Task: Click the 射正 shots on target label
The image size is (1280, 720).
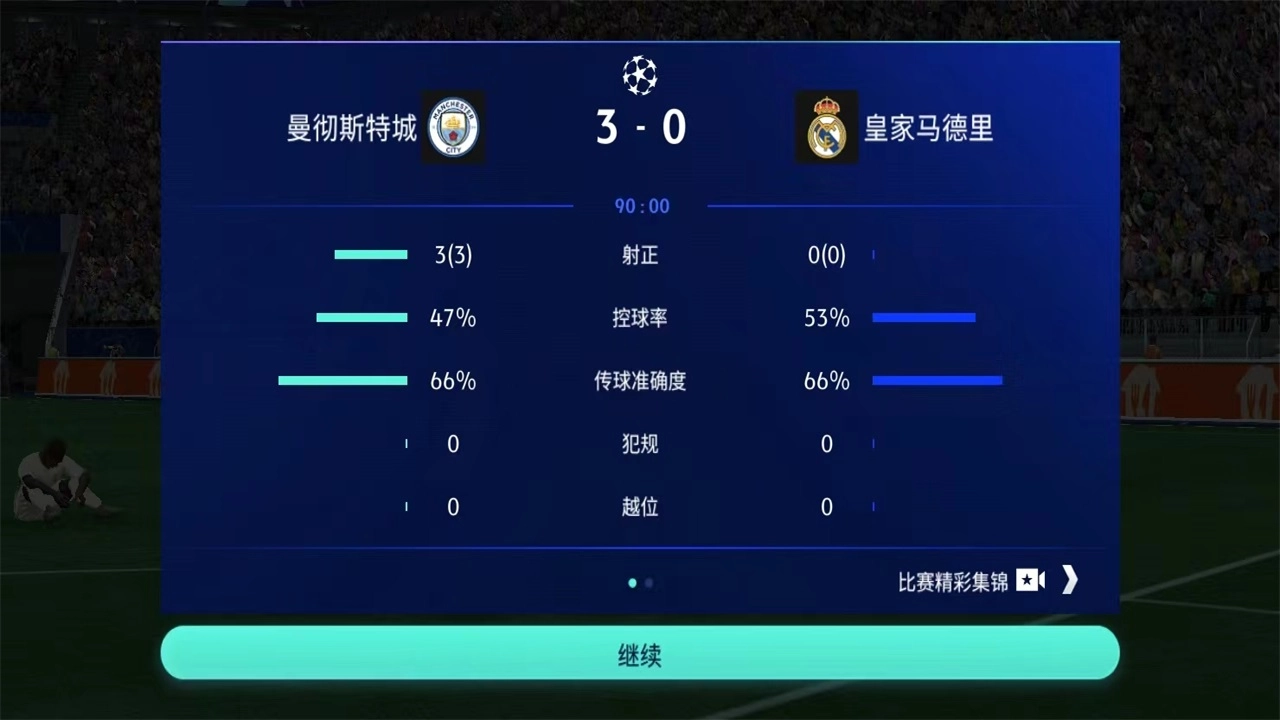Action: (x=639, y=255)
